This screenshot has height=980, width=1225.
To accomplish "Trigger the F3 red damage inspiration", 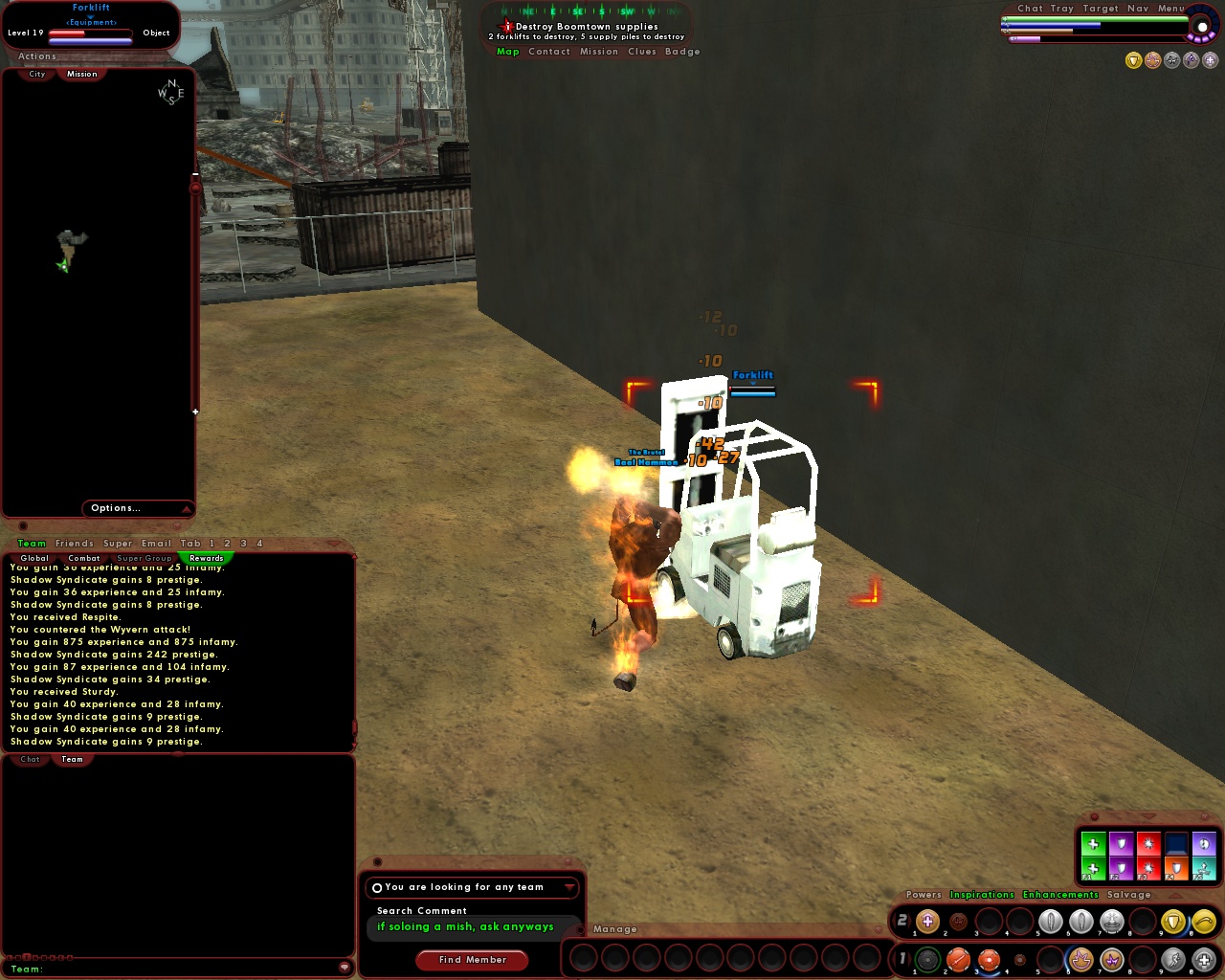I will [x=1148, y=869].
